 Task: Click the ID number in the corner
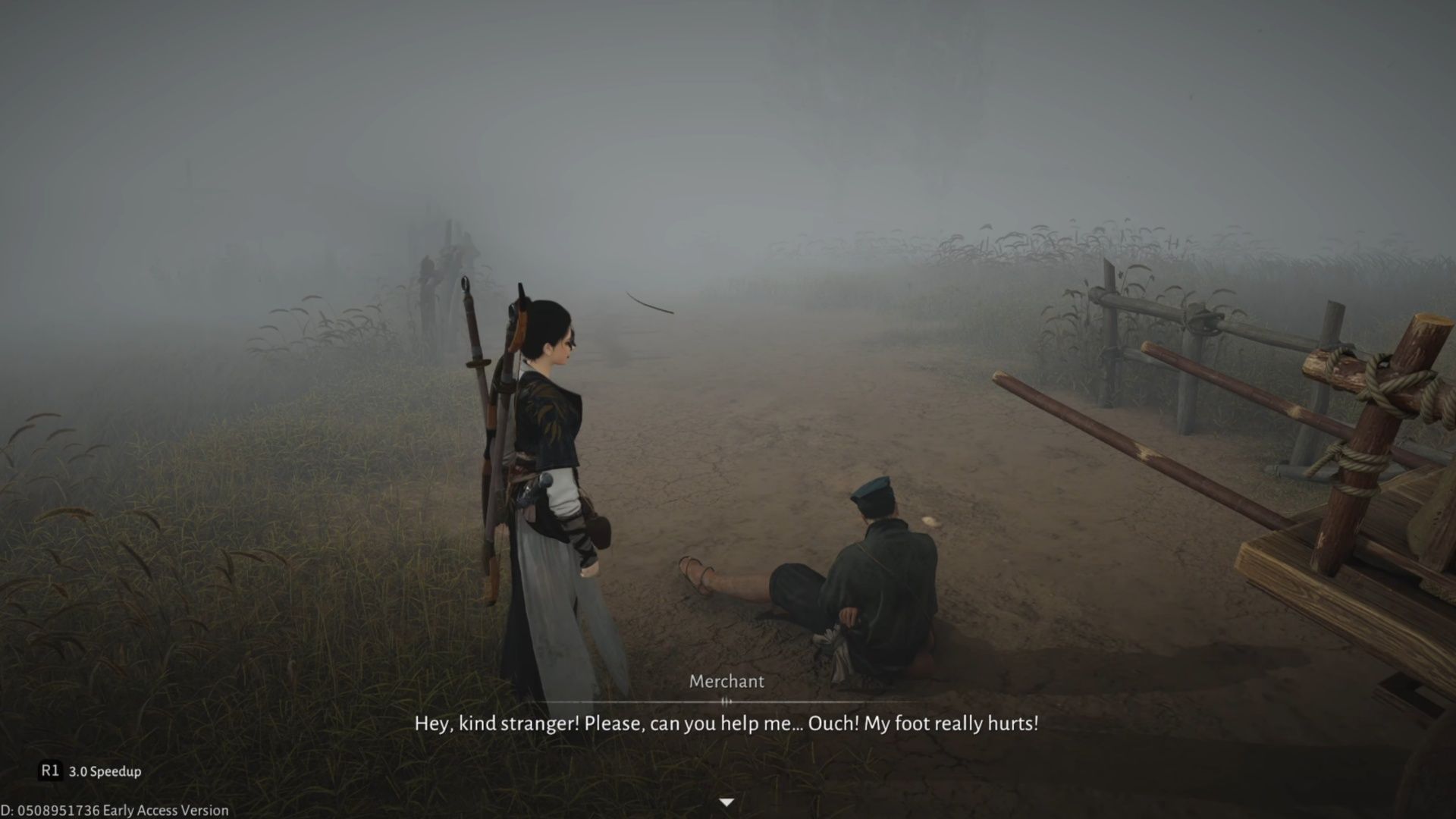pos(53,808)
